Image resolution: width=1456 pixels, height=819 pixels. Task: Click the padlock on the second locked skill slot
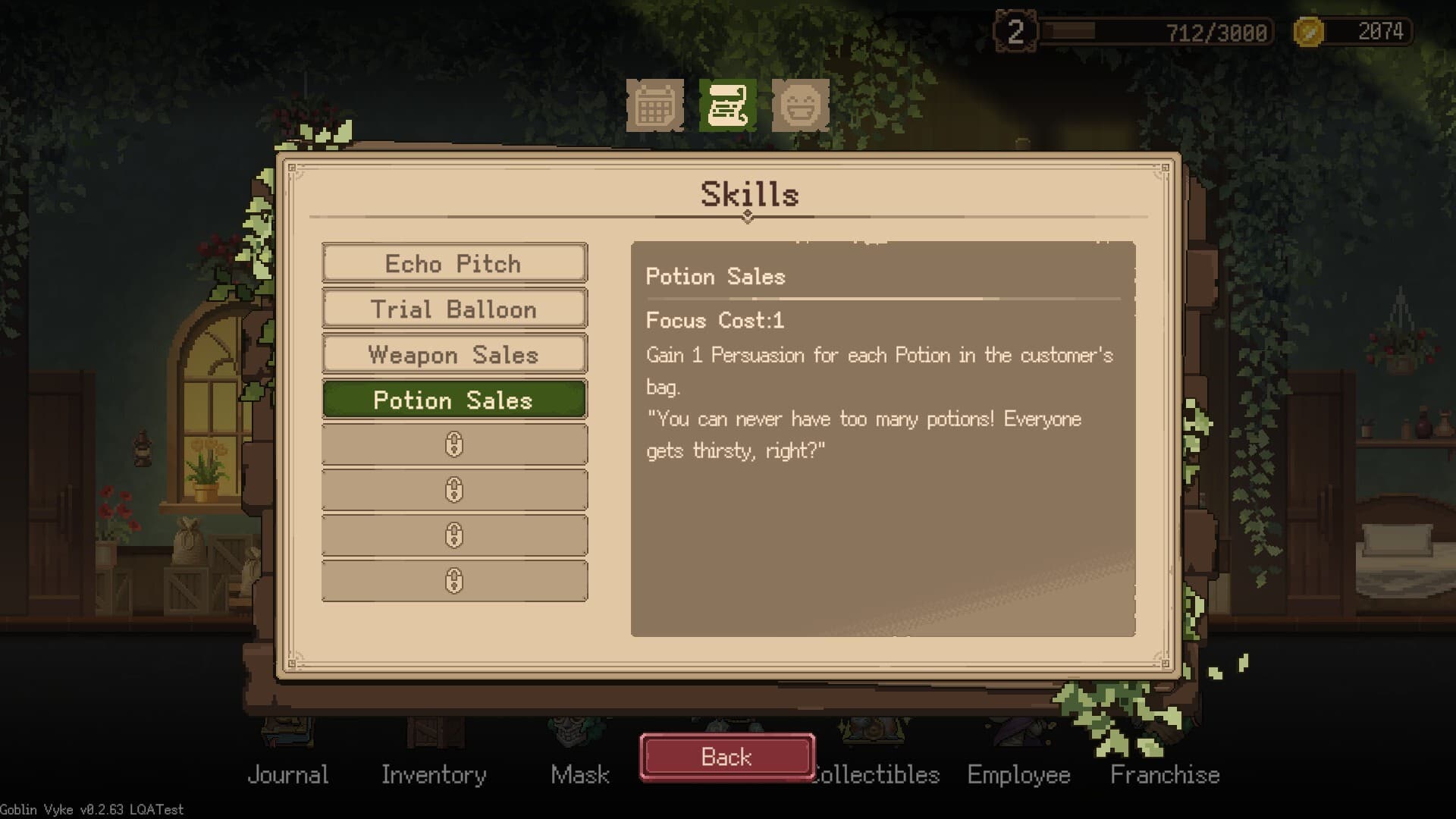click(x=454, y=489)
